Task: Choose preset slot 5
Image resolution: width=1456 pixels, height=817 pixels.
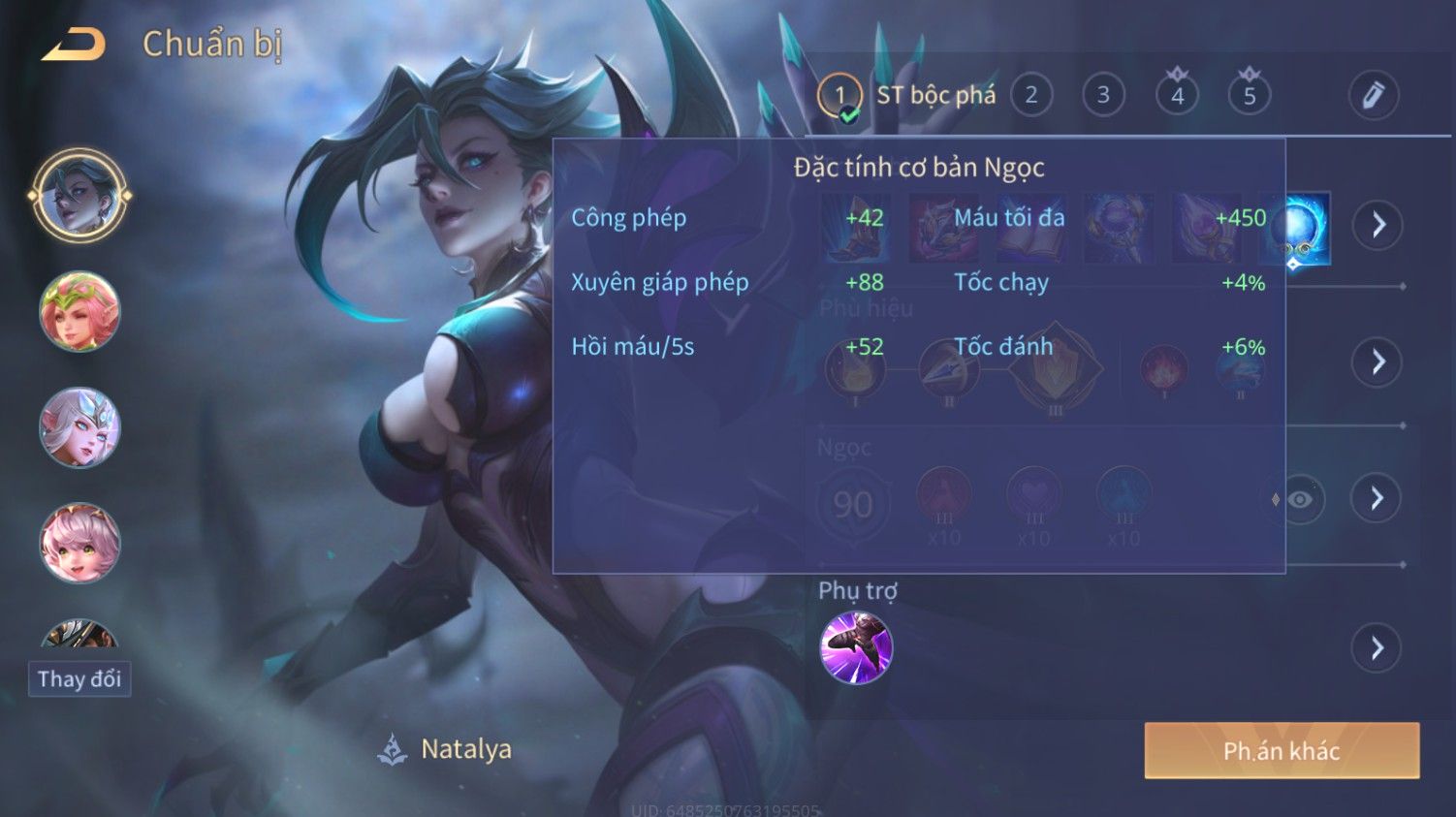Action: click(1250, 96)
